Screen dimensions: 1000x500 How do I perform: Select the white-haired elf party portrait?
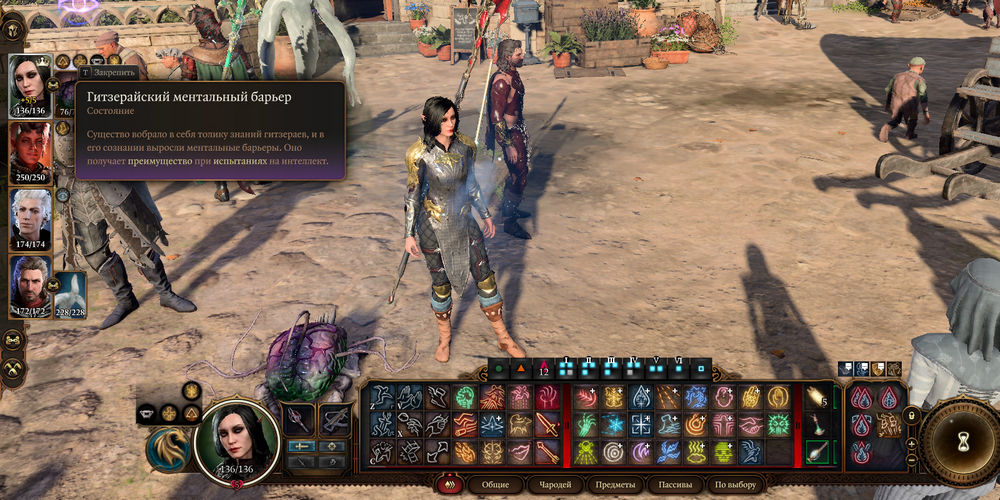coord(31,219)
